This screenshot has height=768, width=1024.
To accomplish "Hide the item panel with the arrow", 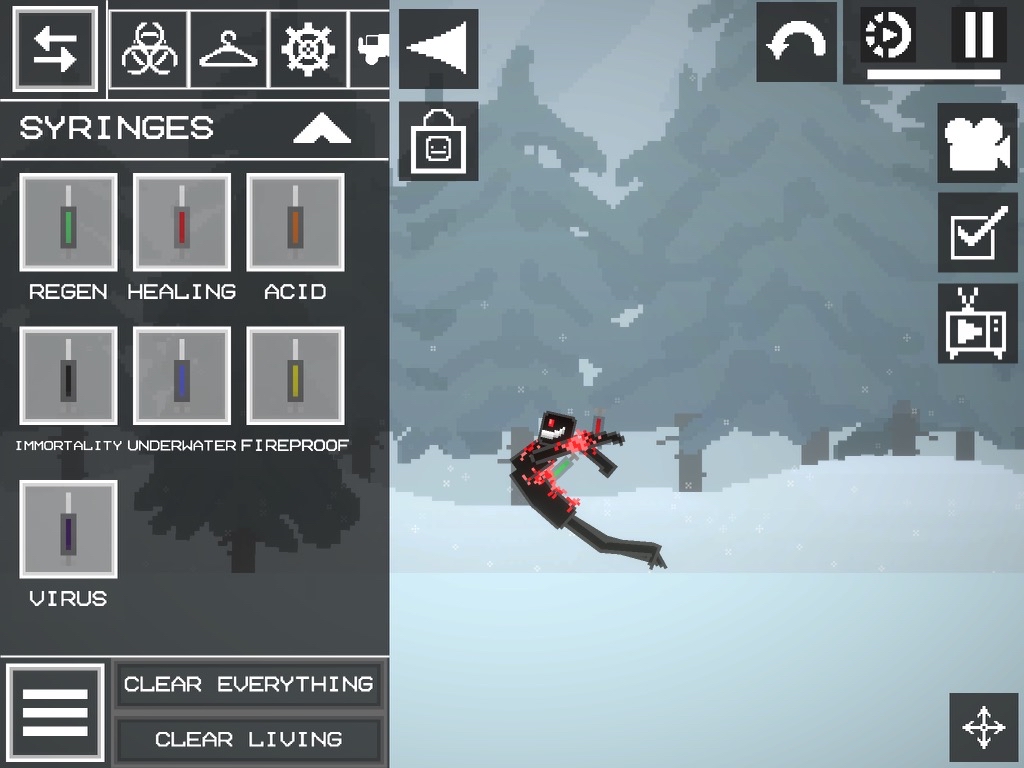I will click(438, 48).
